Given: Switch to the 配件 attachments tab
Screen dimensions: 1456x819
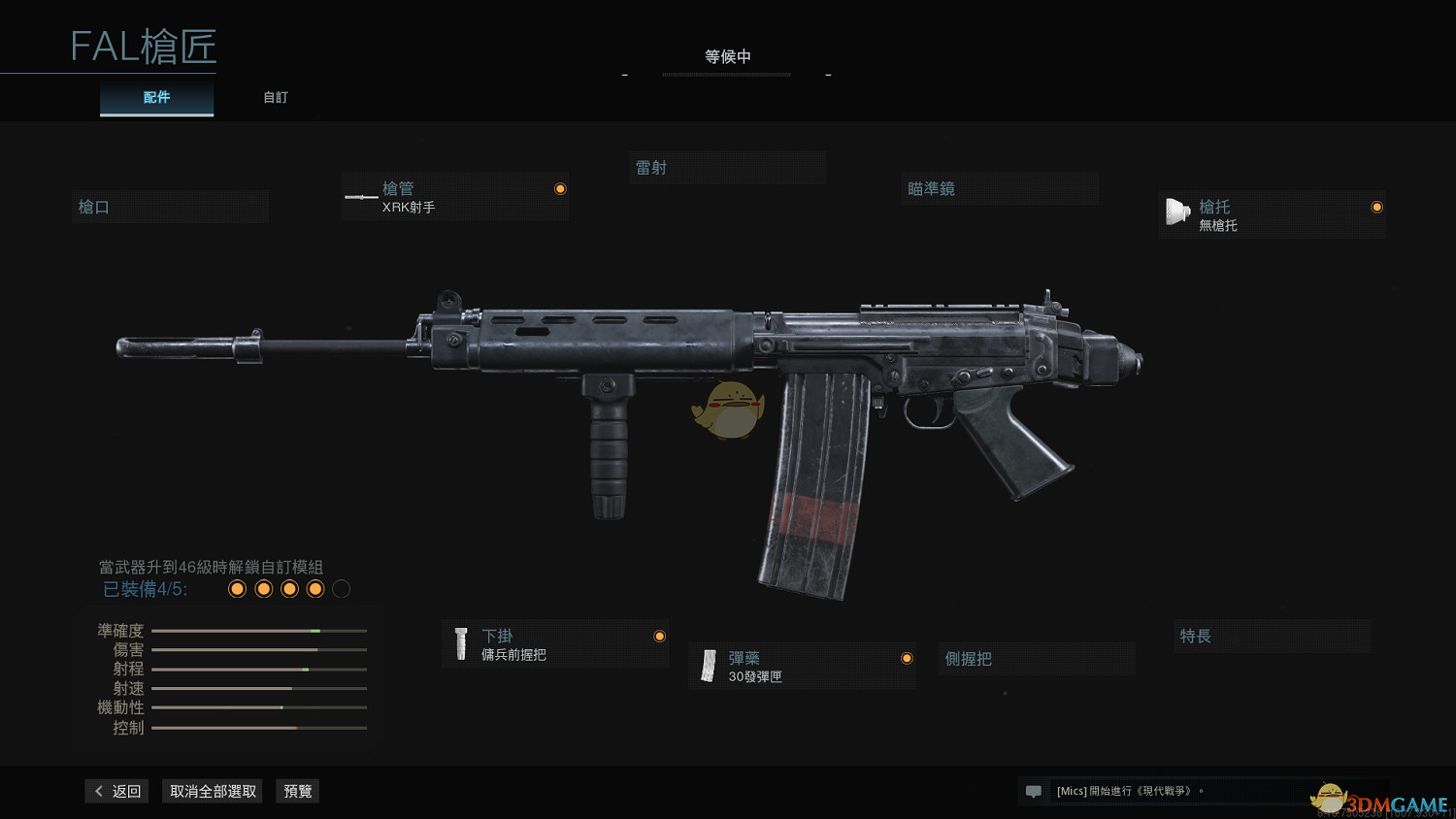Looking at the screenshot, I should (156, 98).
